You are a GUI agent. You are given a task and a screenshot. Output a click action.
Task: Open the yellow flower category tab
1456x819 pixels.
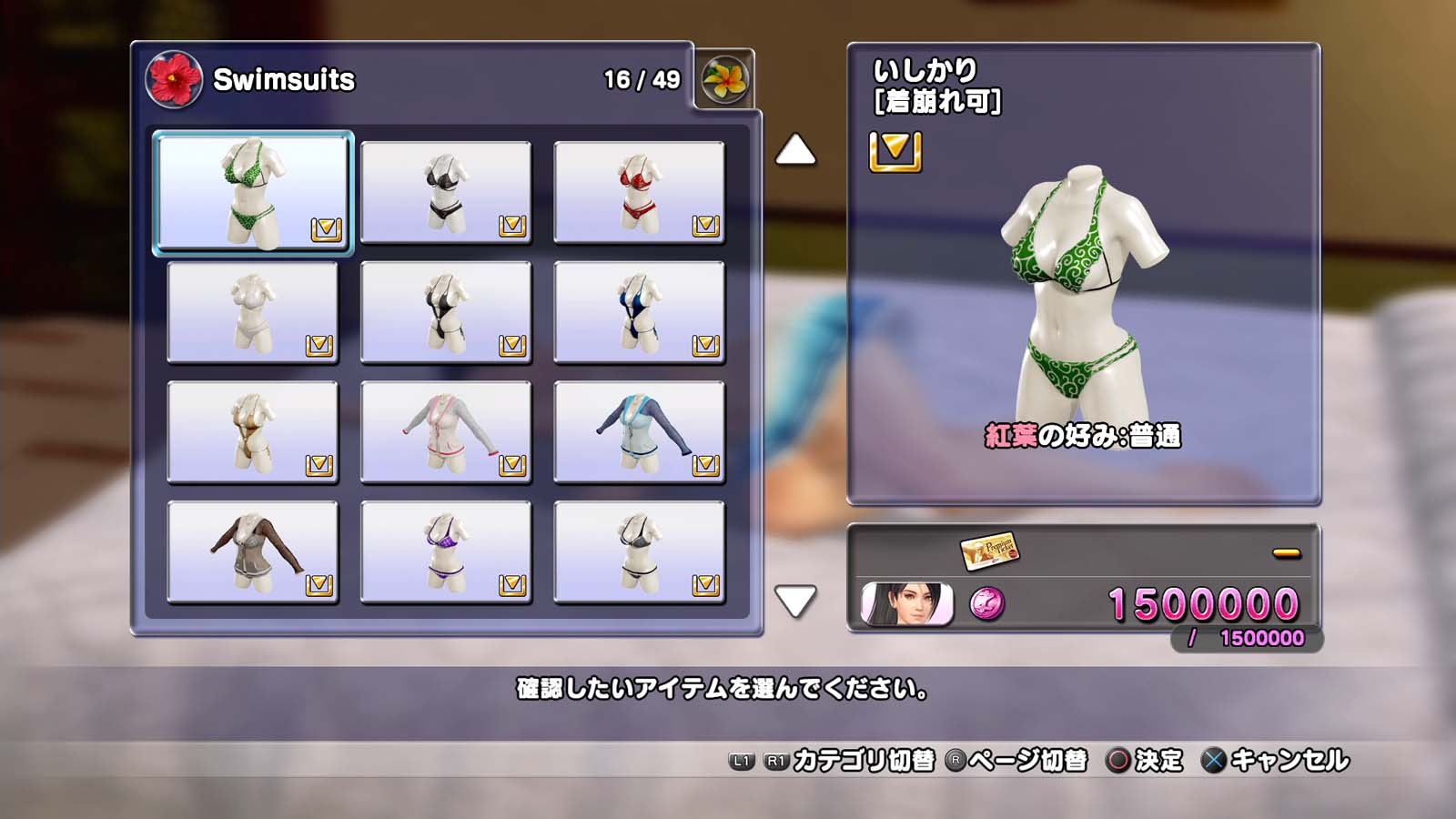[x=724, y=79]
